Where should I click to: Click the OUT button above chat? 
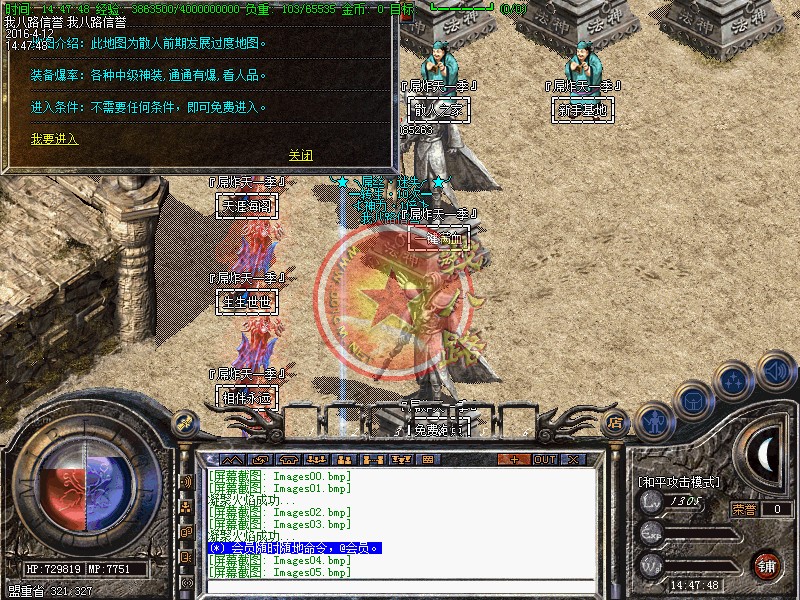(544, 459)
